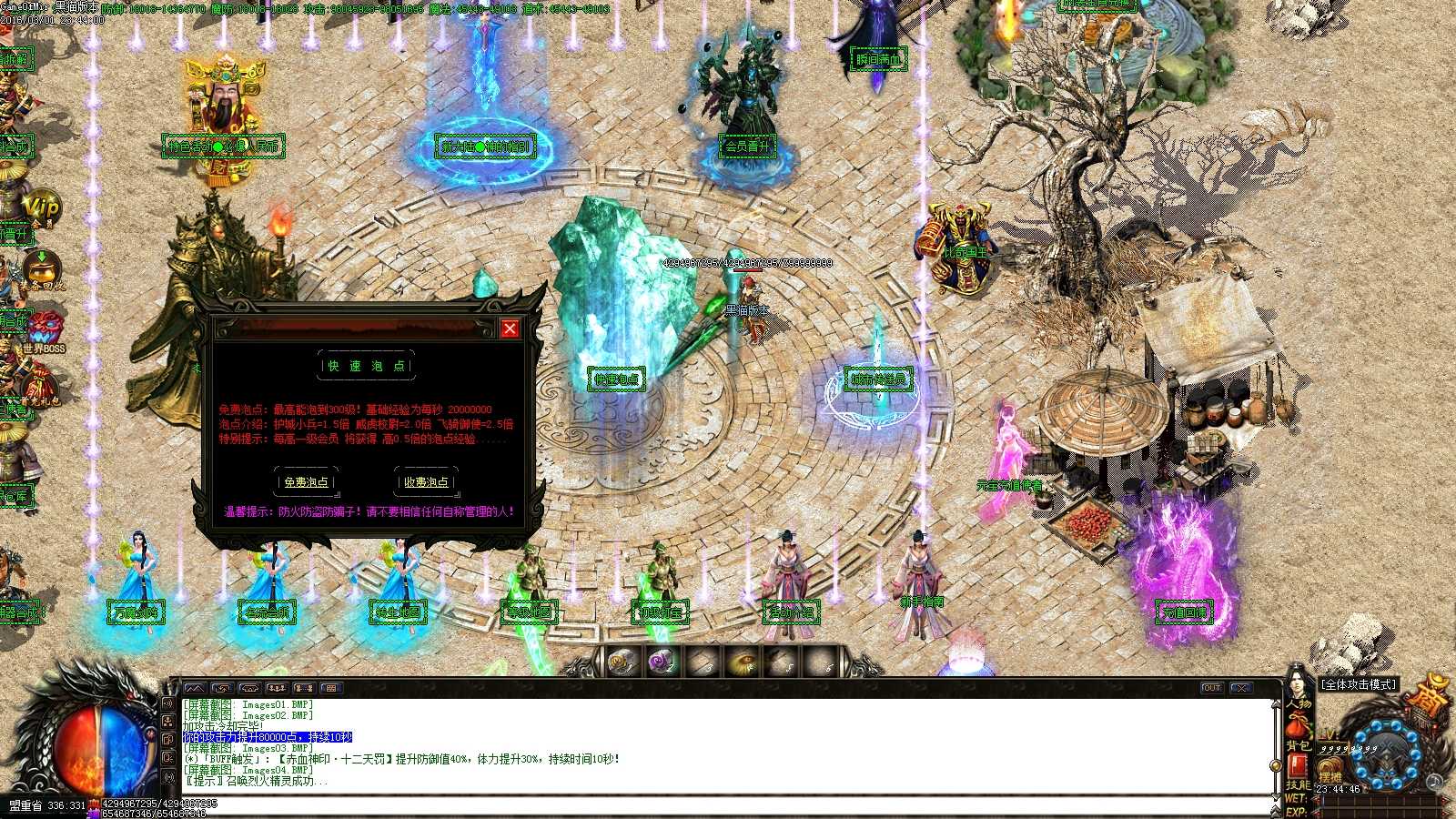Switch to the 人物 character tab

(1299, 704)
